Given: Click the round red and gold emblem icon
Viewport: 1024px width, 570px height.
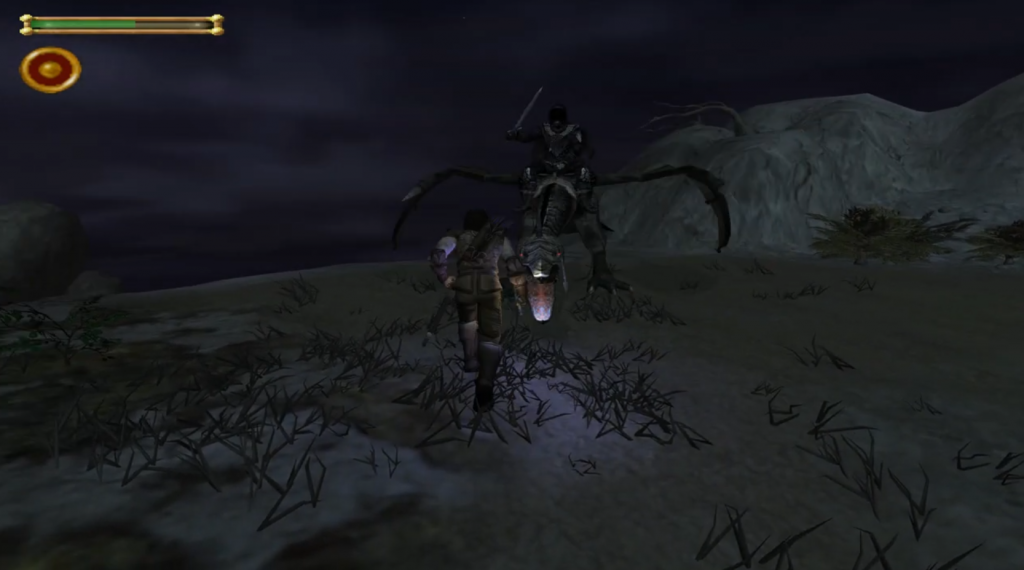Looking at the screenshot, I should point(51,70).
